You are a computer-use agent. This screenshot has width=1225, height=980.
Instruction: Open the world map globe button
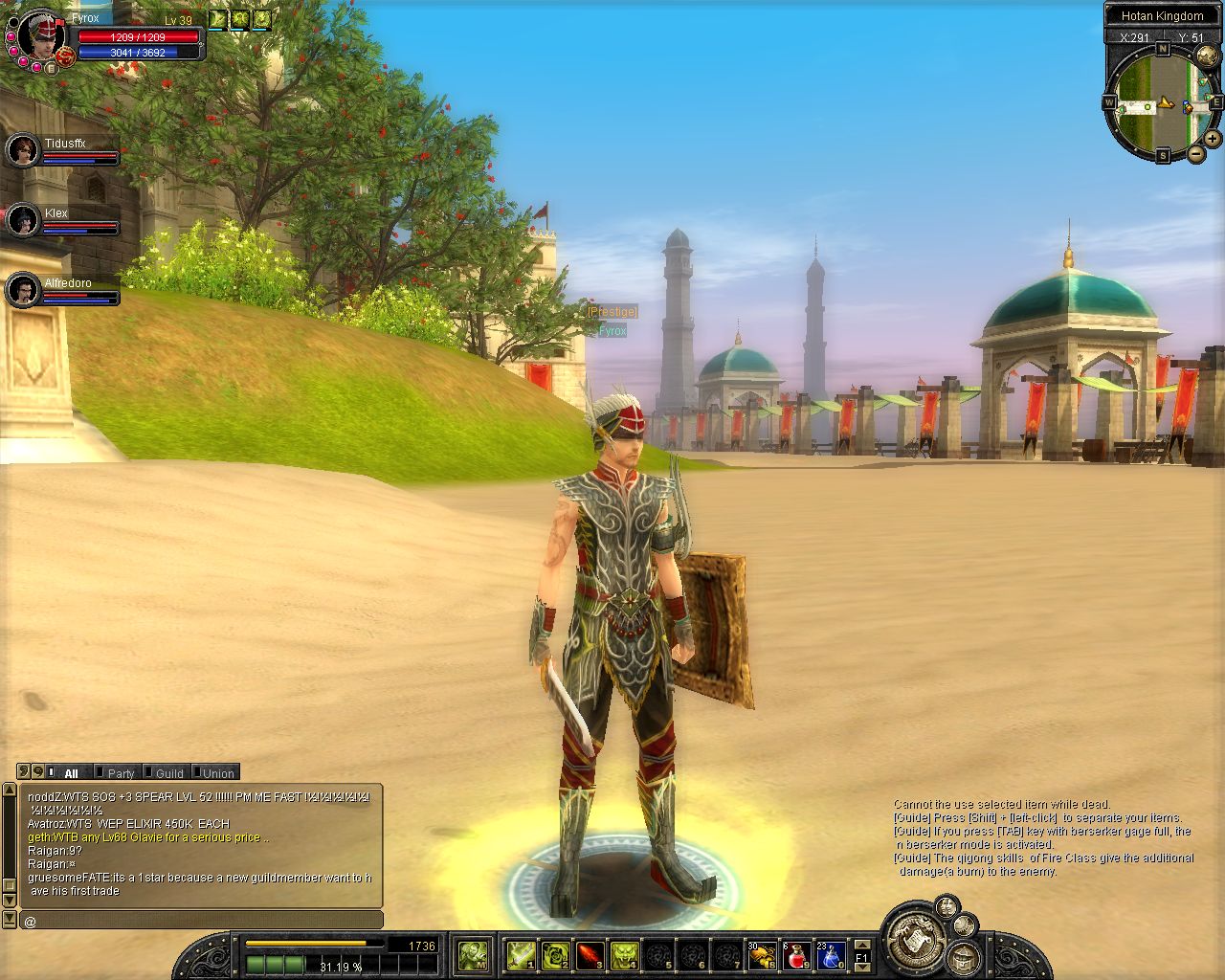965,925
